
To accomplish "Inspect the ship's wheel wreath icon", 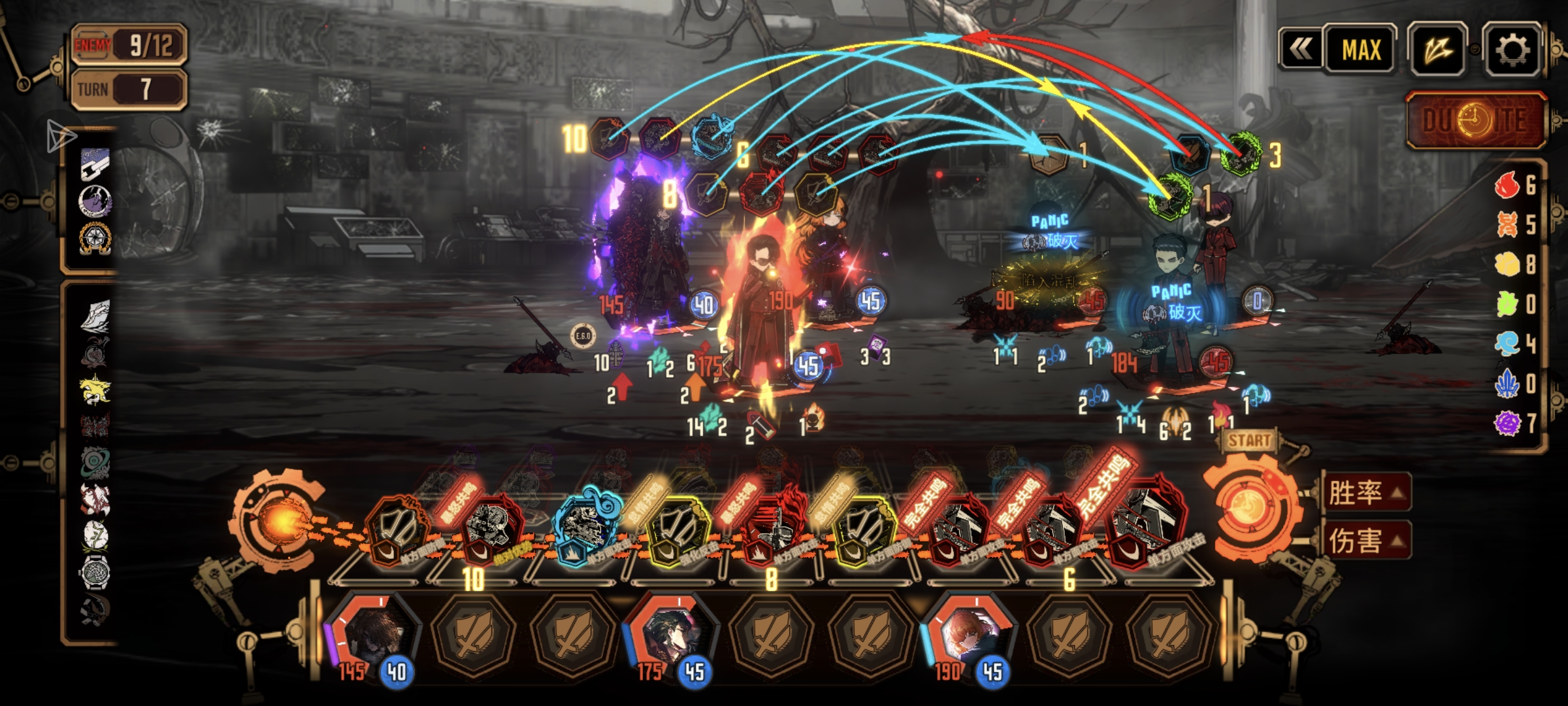I will click(x=95, y=238).
